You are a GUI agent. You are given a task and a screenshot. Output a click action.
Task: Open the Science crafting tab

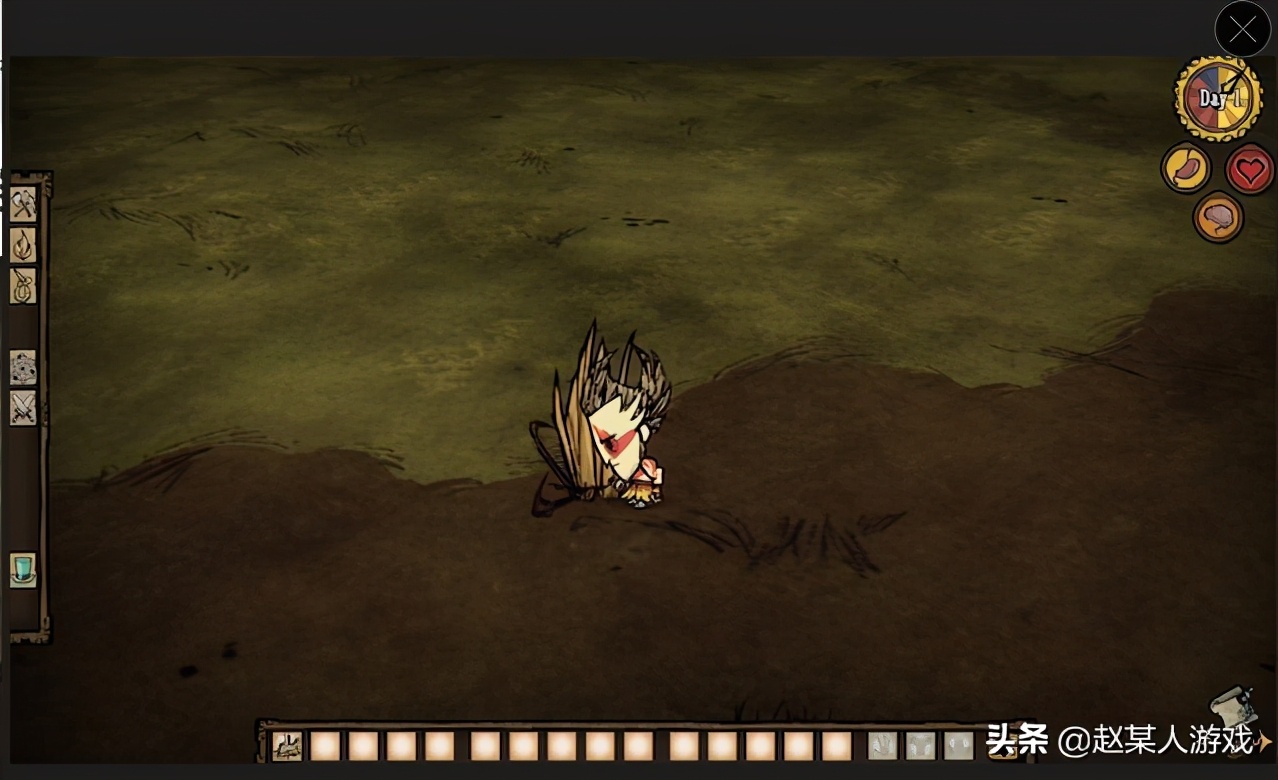tap(23, 368)
